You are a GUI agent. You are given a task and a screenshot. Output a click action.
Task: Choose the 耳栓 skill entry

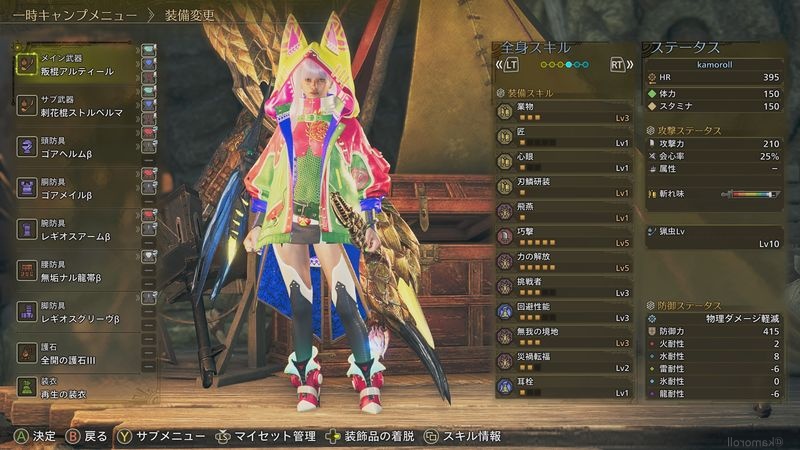coord(564,386)
